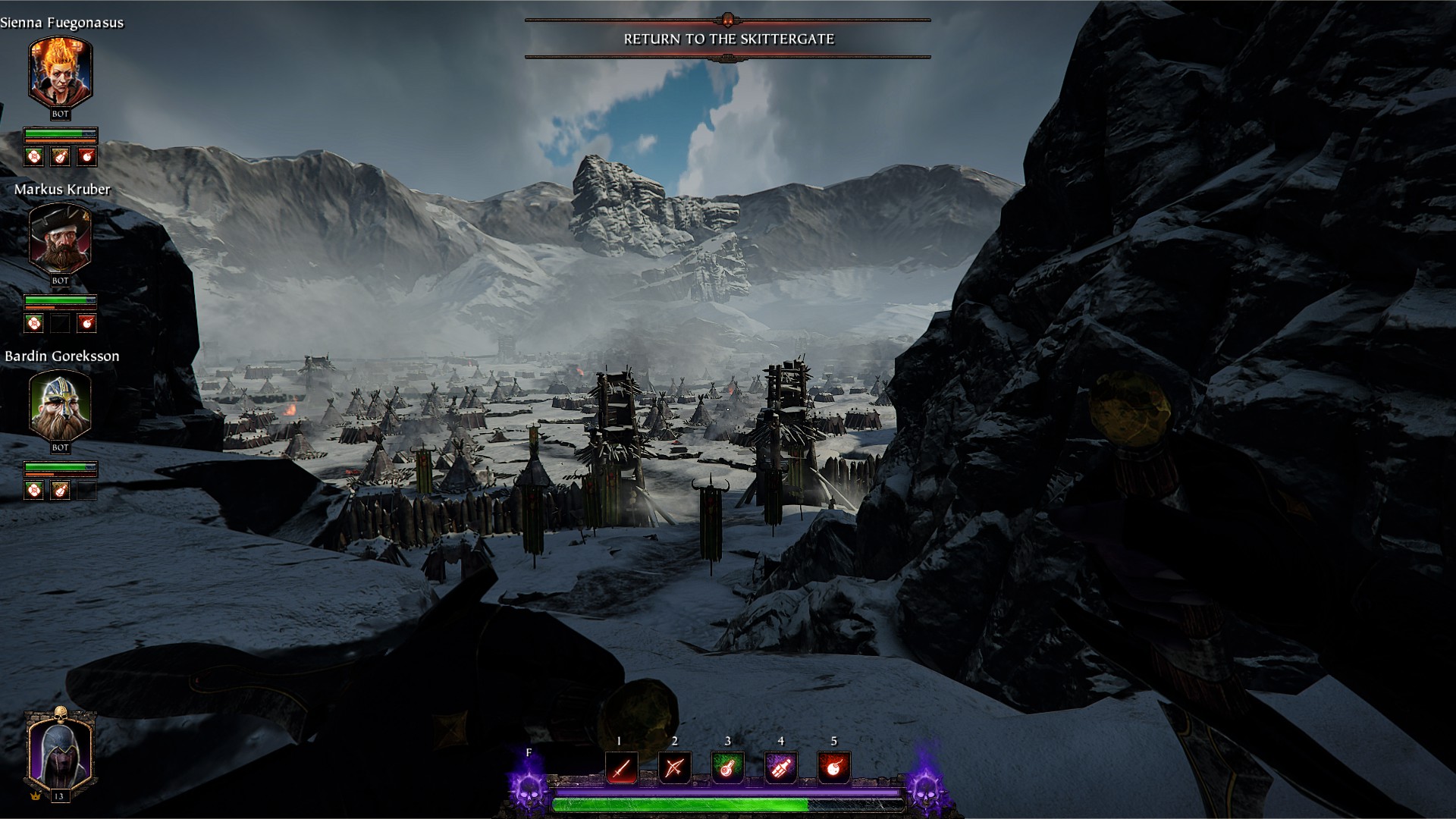Switch to the ranged bow slot
Viewport: 1456px width, 819px height.
[x=674, y=769]
